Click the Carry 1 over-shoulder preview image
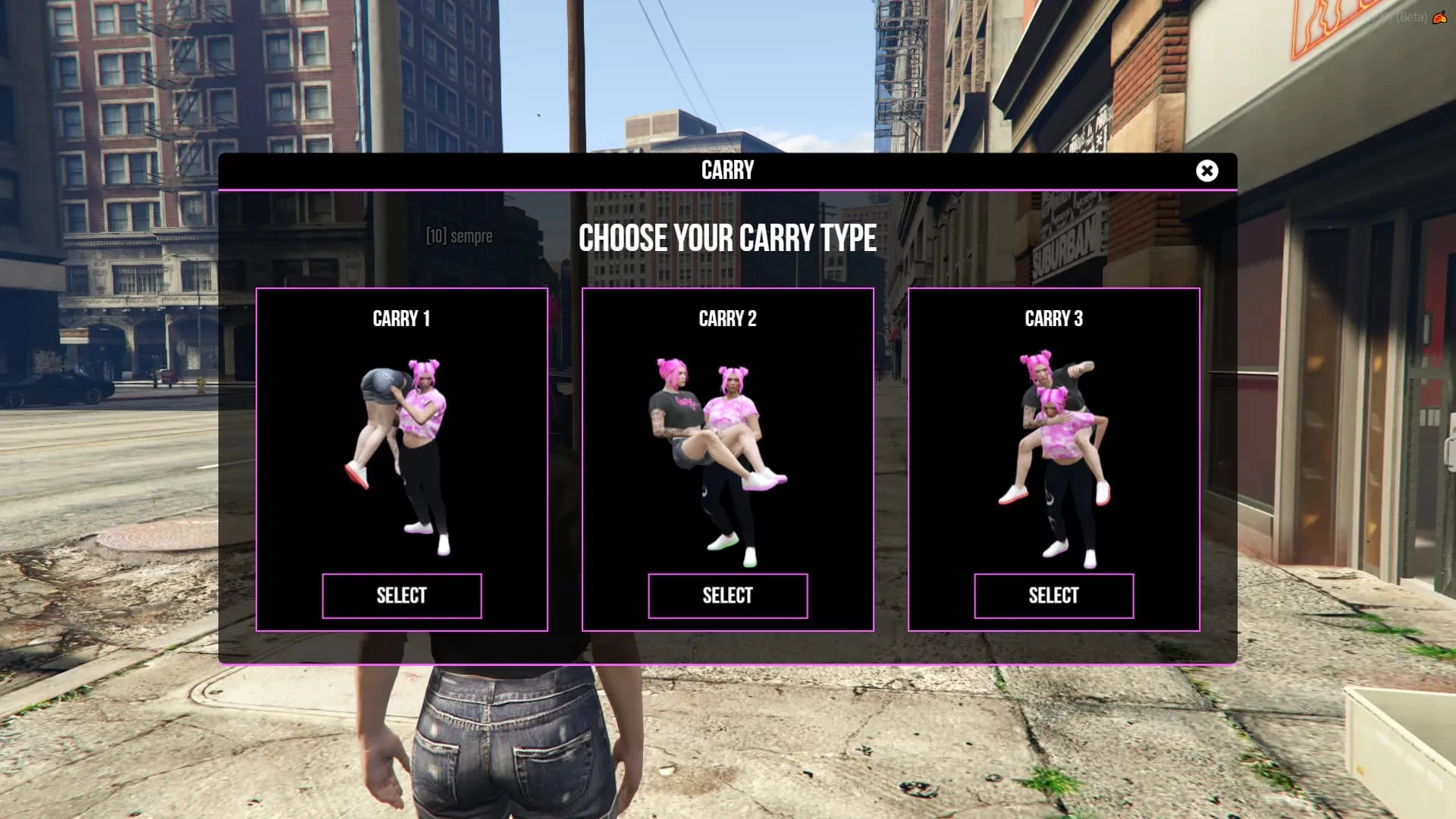The width and height of the screenshot is (1456, 819). pos(401,455)
